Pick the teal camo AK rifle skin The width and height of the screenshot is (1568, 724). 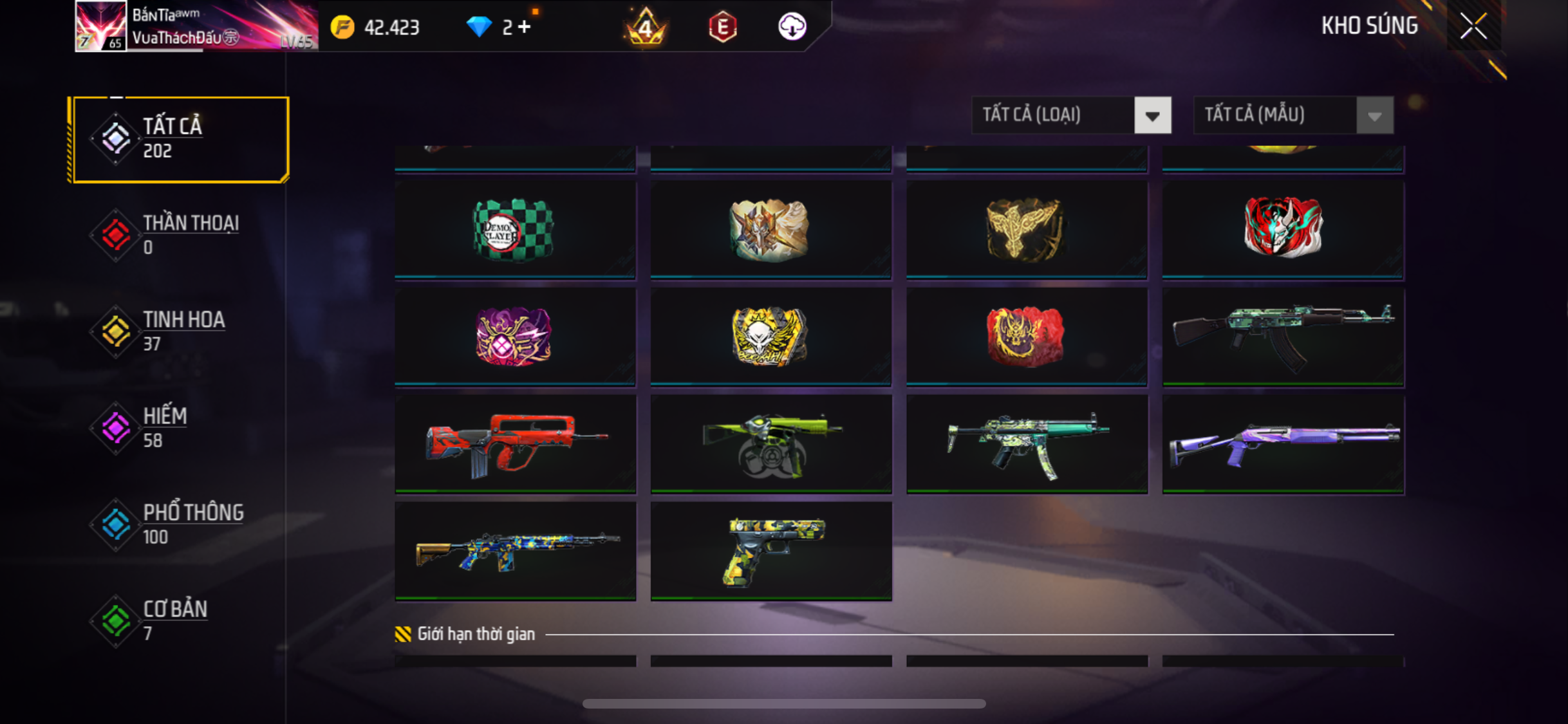pyautogui.click(x=1282, y=337)
